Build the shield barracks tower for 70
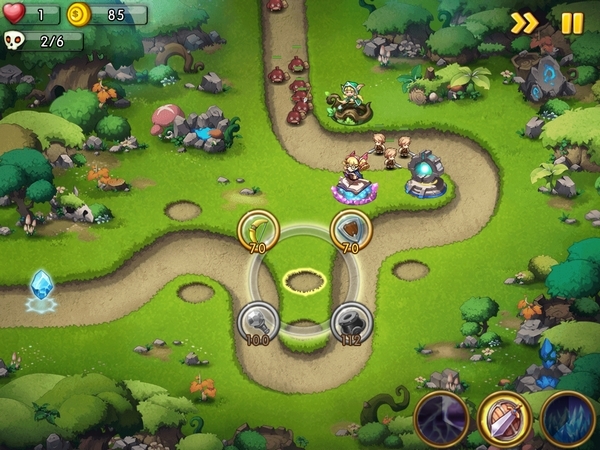The height and width of the screenshot is (450, 600). pyautogui.click(x=351, y=228)
